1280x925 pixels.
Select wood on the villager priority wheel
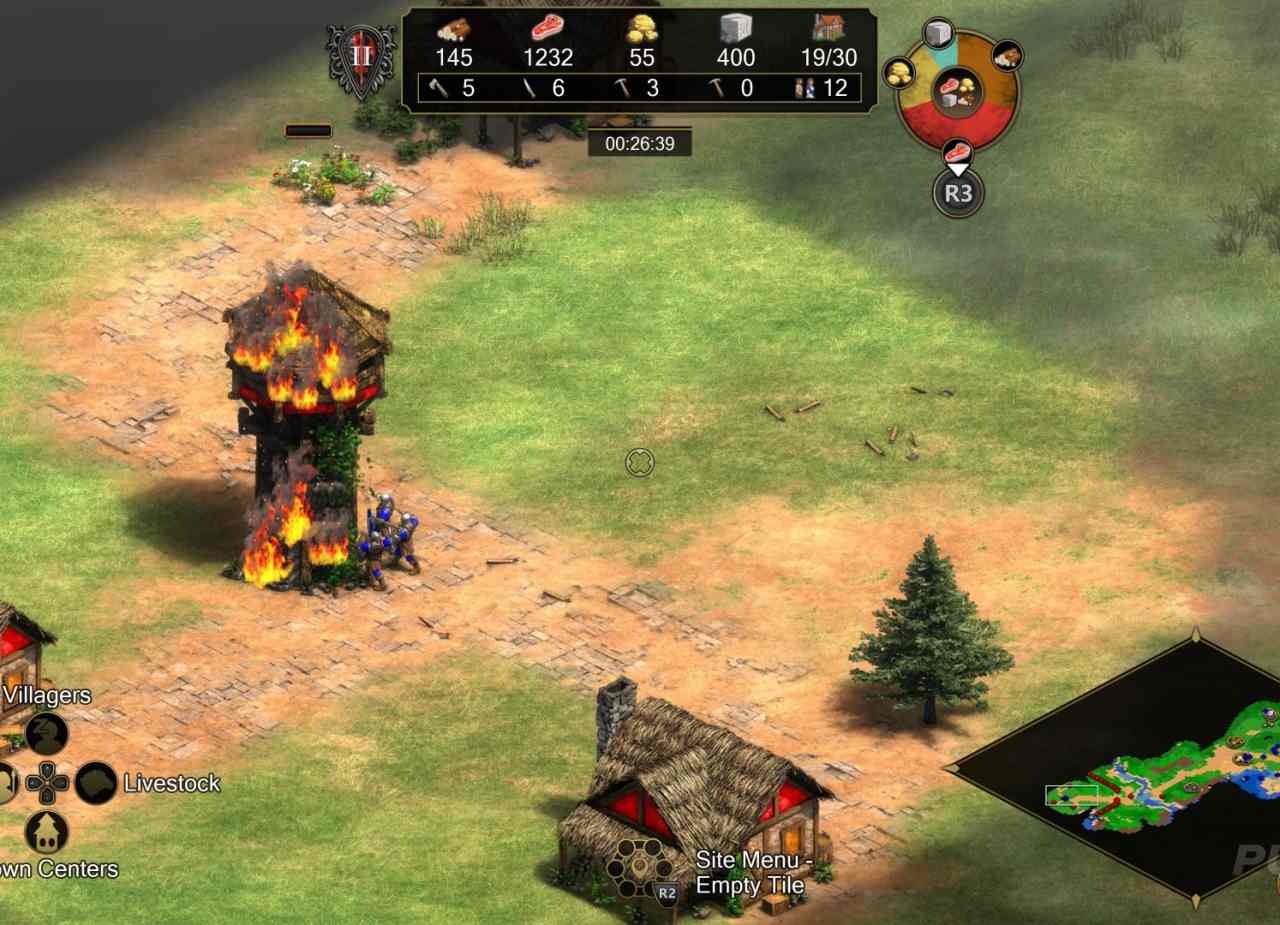point(1007,56)
